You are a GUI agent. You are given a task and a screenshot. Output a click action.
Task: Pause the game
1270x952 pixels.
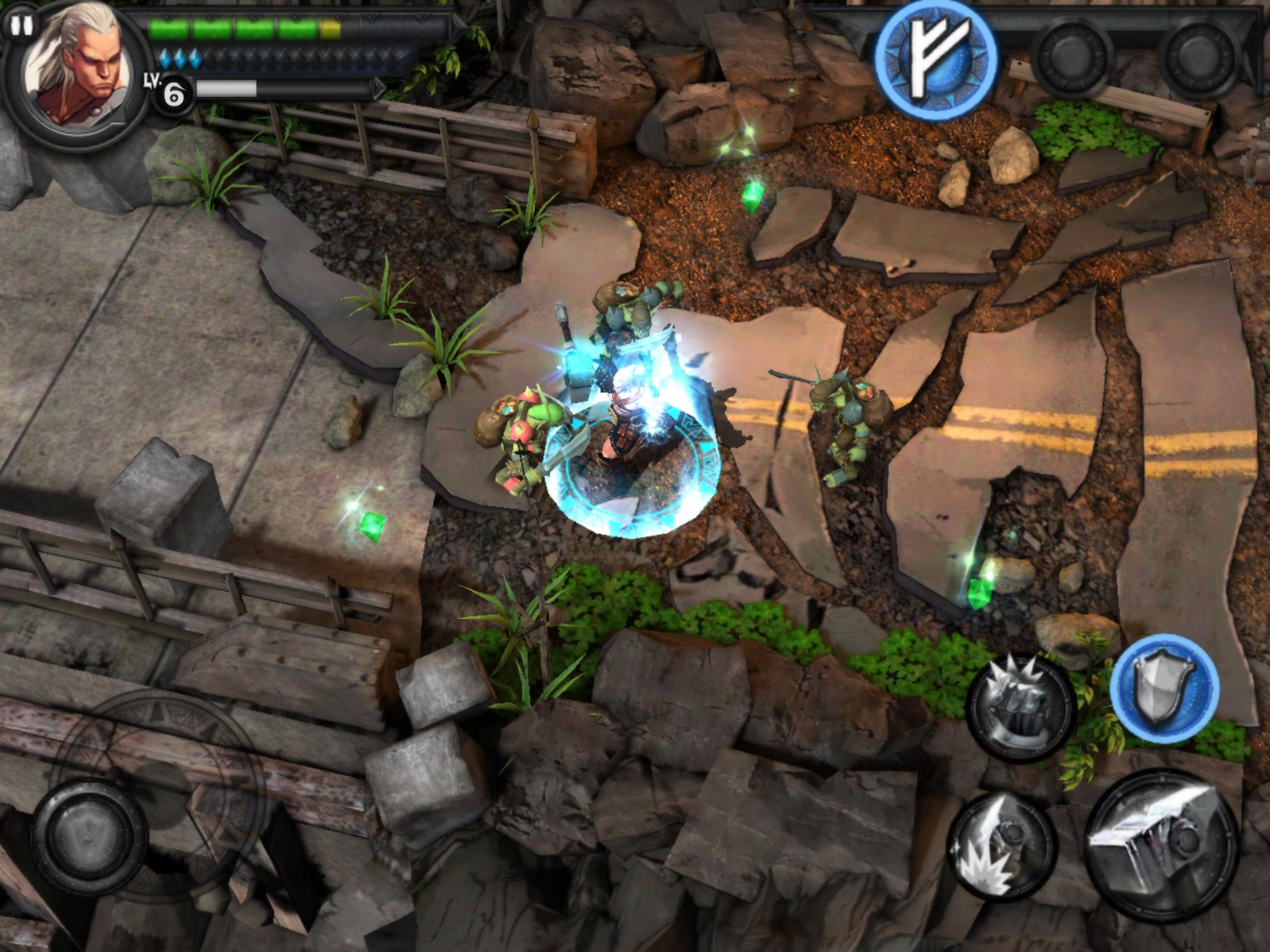pos(20,25)
